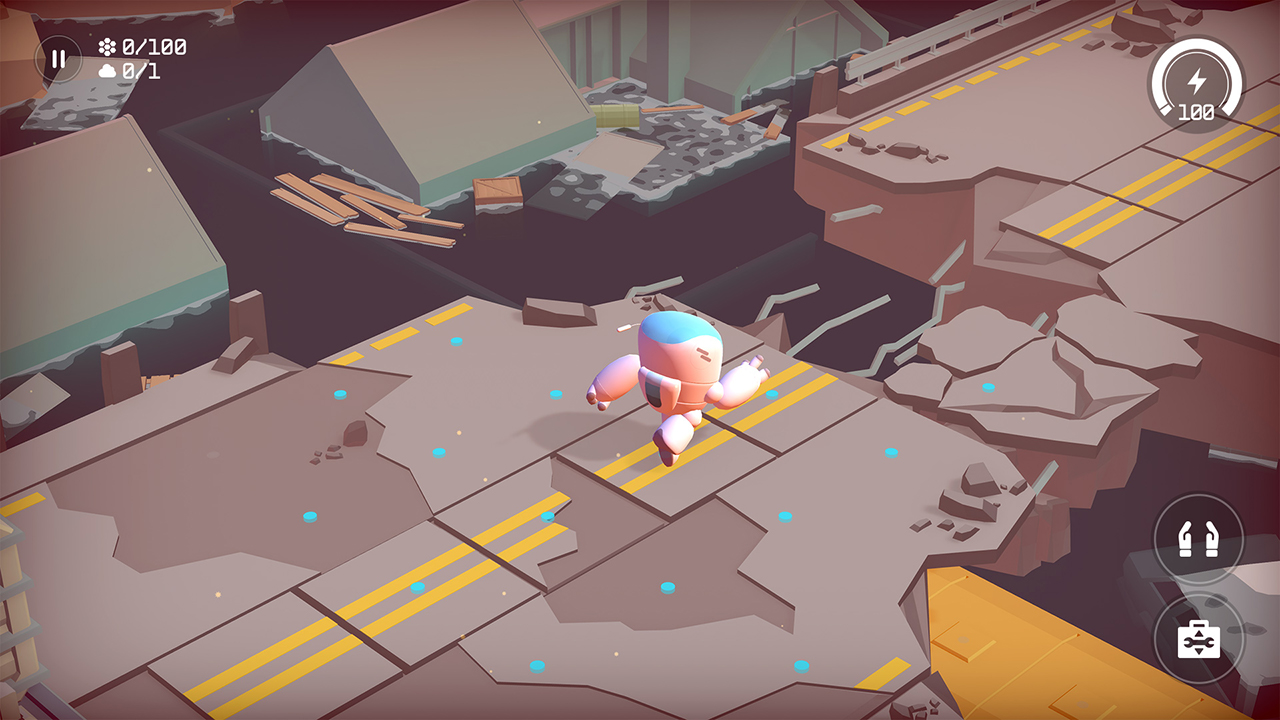The image size is (1280, 720).
Task: Tap the 100 energy value readout
Action: (1197, 113)
